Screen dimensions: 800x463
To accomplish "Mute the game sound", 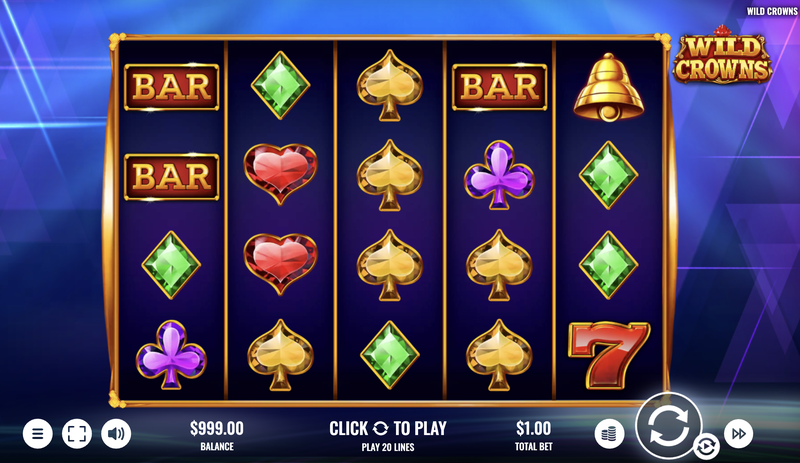I will [116, 433].
